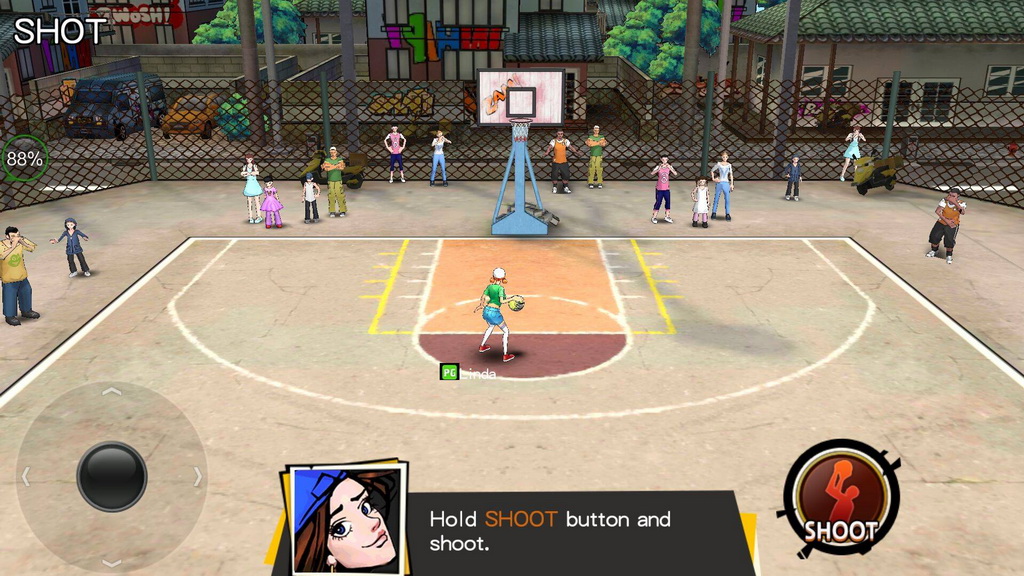
Task: Click the virtual joystick center knob
Action: 112,477
